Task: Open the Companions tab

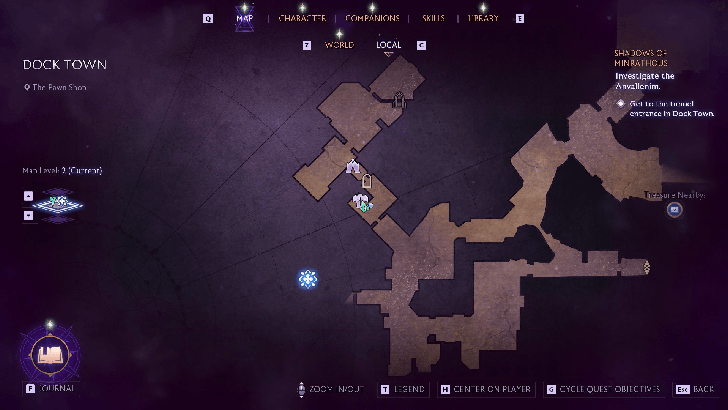Action: point(372,18)
